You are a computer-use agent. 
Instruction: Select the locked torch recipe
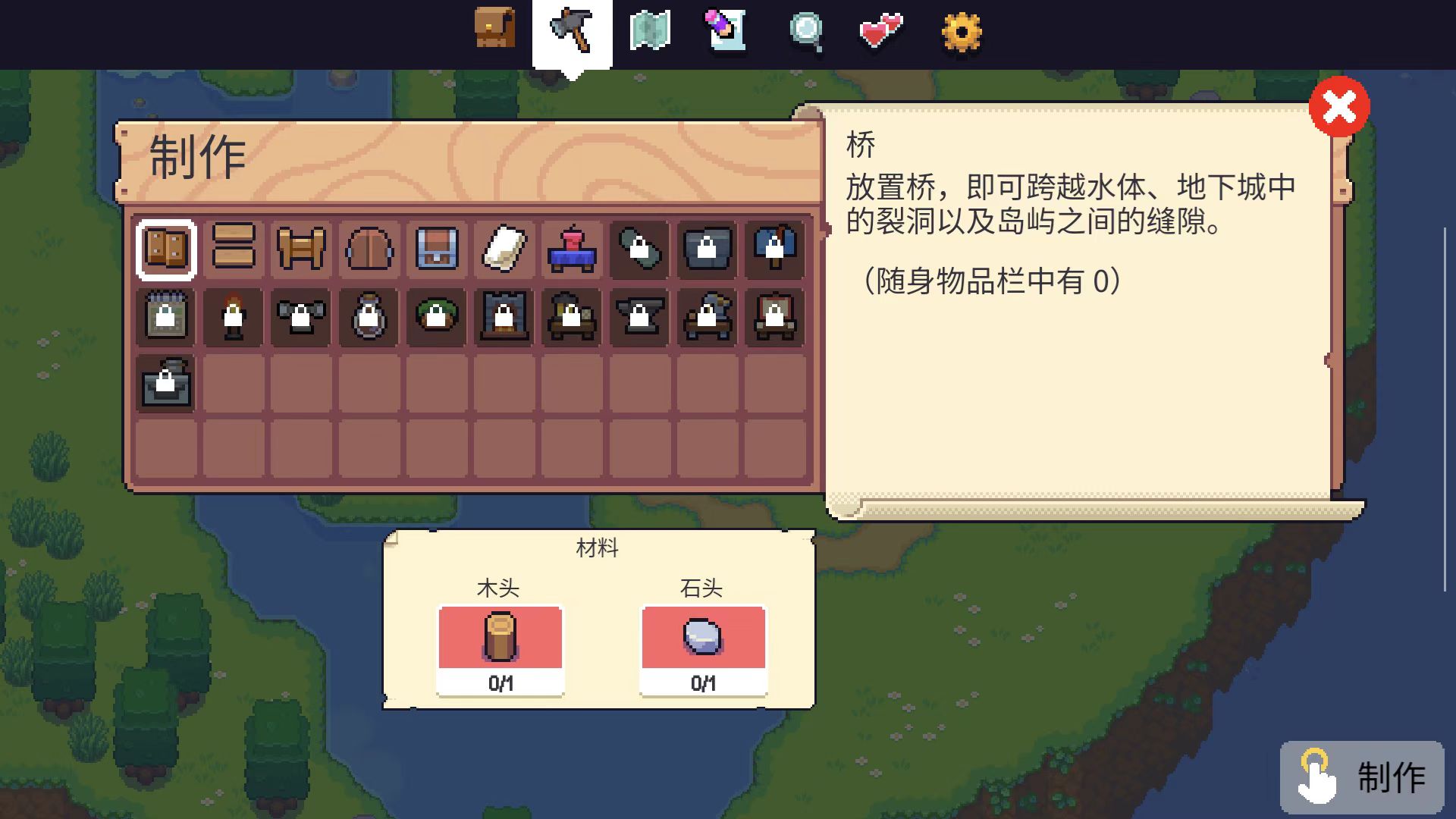click(x=233, y=317)
